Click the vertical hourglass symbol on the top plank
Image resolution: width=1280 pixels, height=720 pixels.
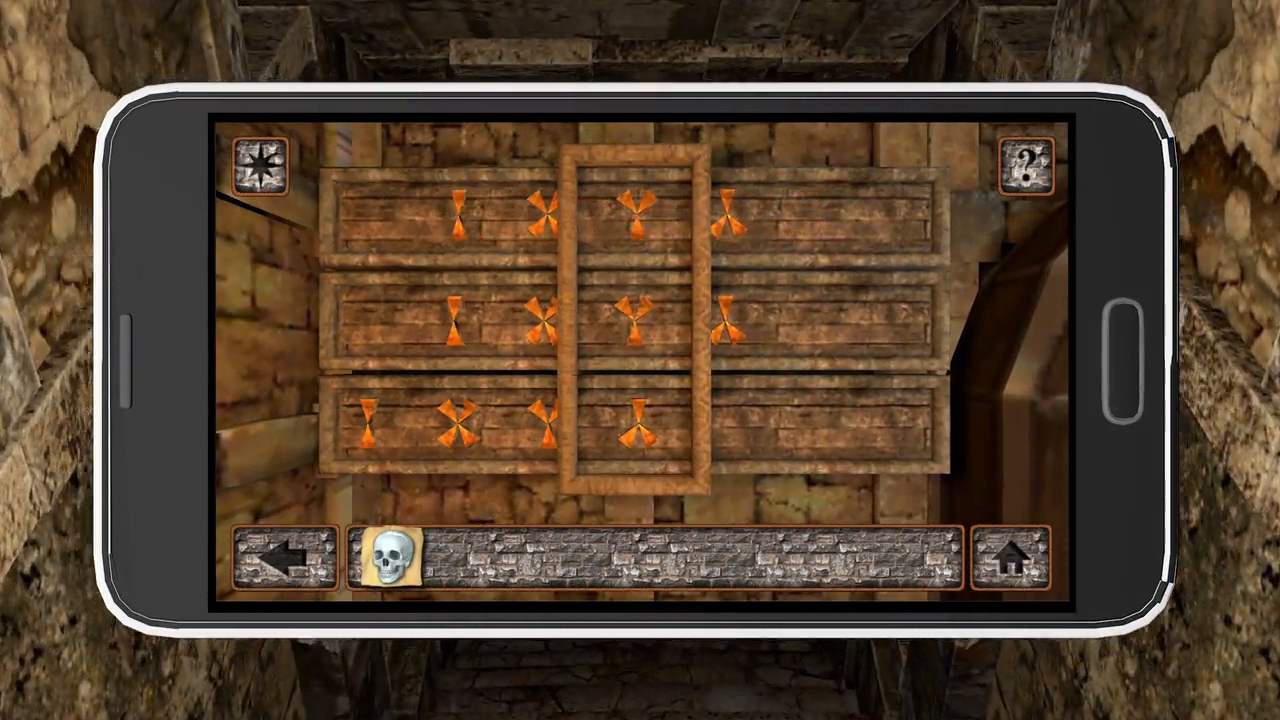tap(458, 215)
